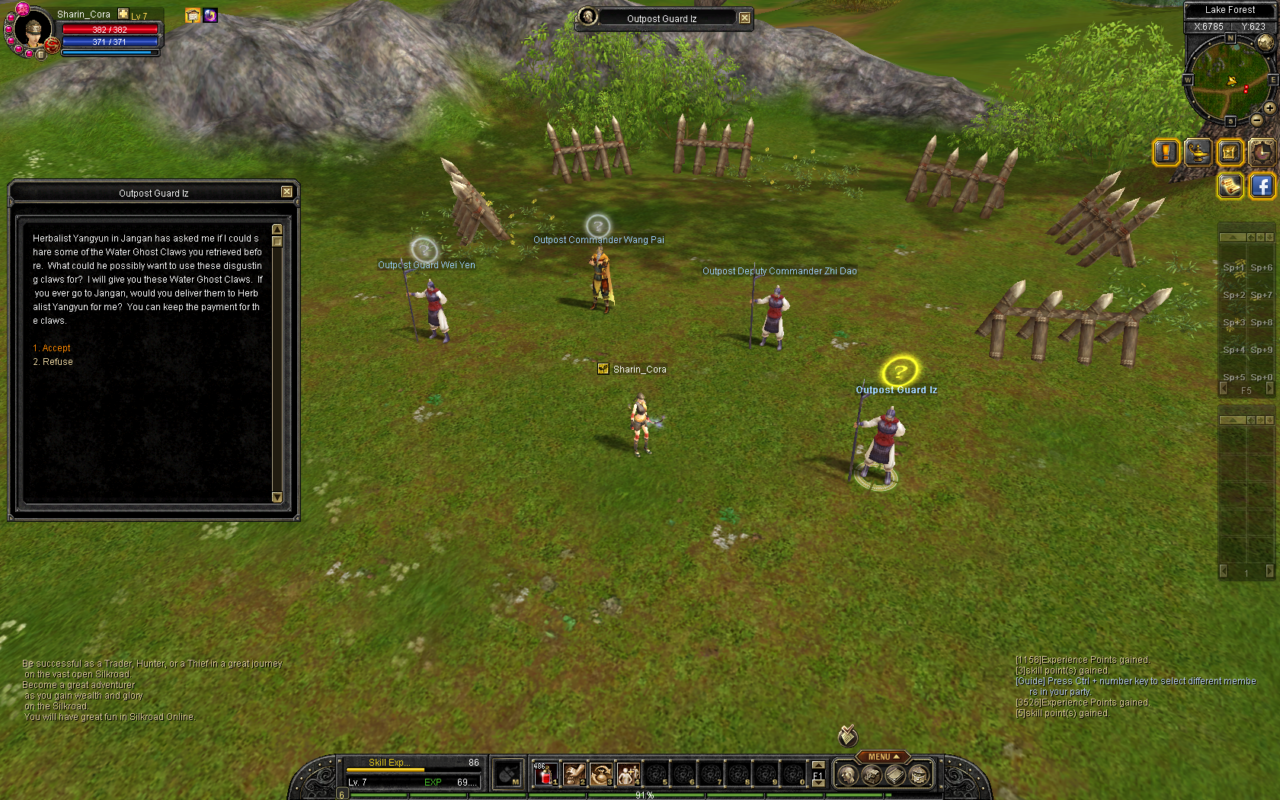Close the Outpost Guard Iz target bar
This screenshot has height=800, width=1280.
click(744, 18)
